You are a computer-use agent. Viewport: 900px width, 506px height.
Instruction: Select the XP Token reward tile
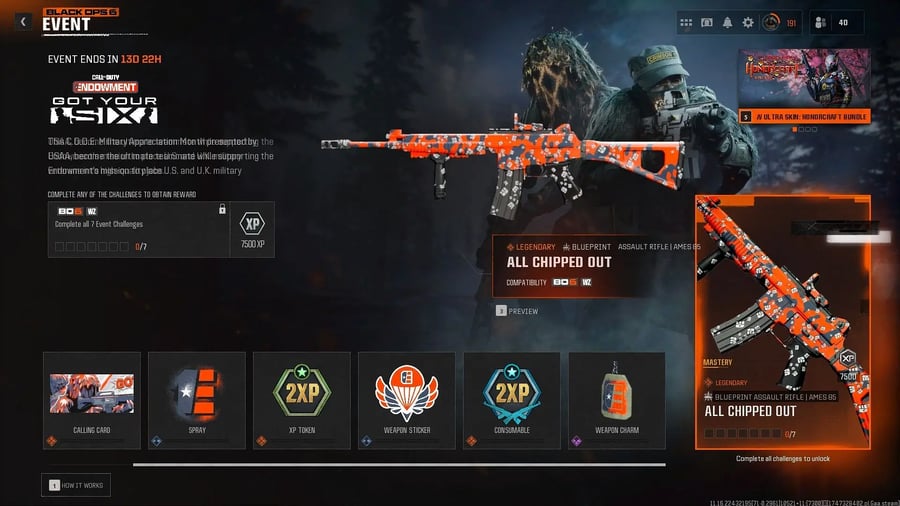coord(301,399)
